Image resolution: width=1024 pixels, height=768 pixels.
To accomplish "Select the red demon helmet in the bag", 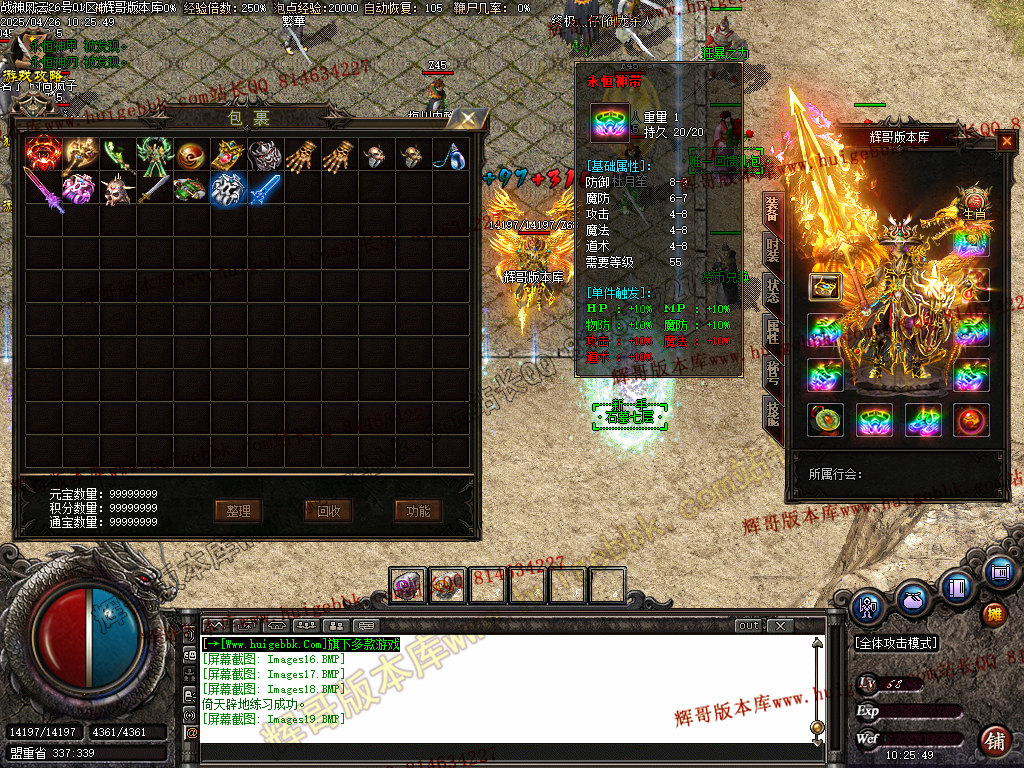I will tap(43, 154).
